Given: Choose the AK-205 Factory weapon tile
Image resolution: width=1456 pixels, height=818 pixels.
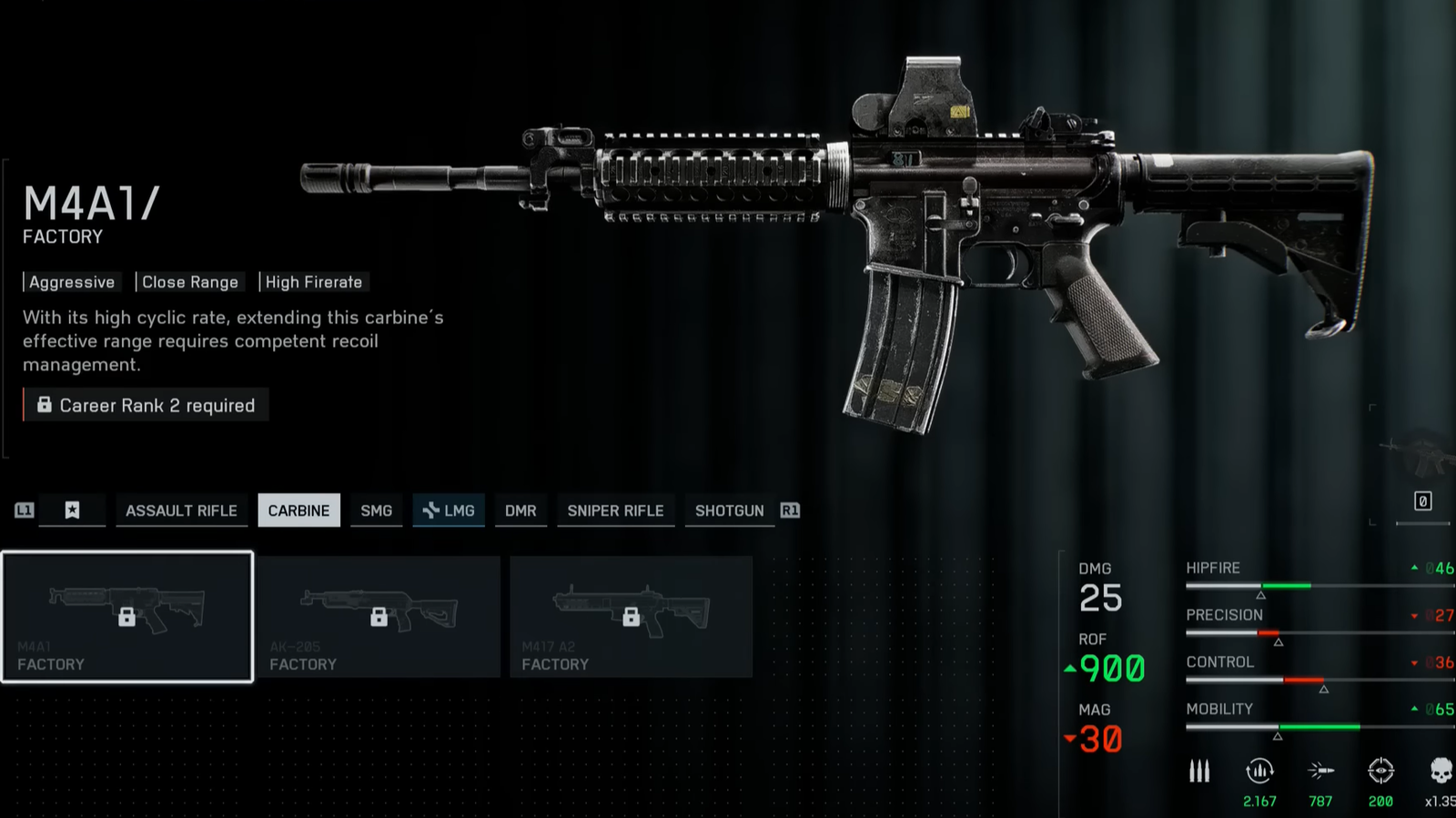Looking at the screenshot, I should (379, 616).
